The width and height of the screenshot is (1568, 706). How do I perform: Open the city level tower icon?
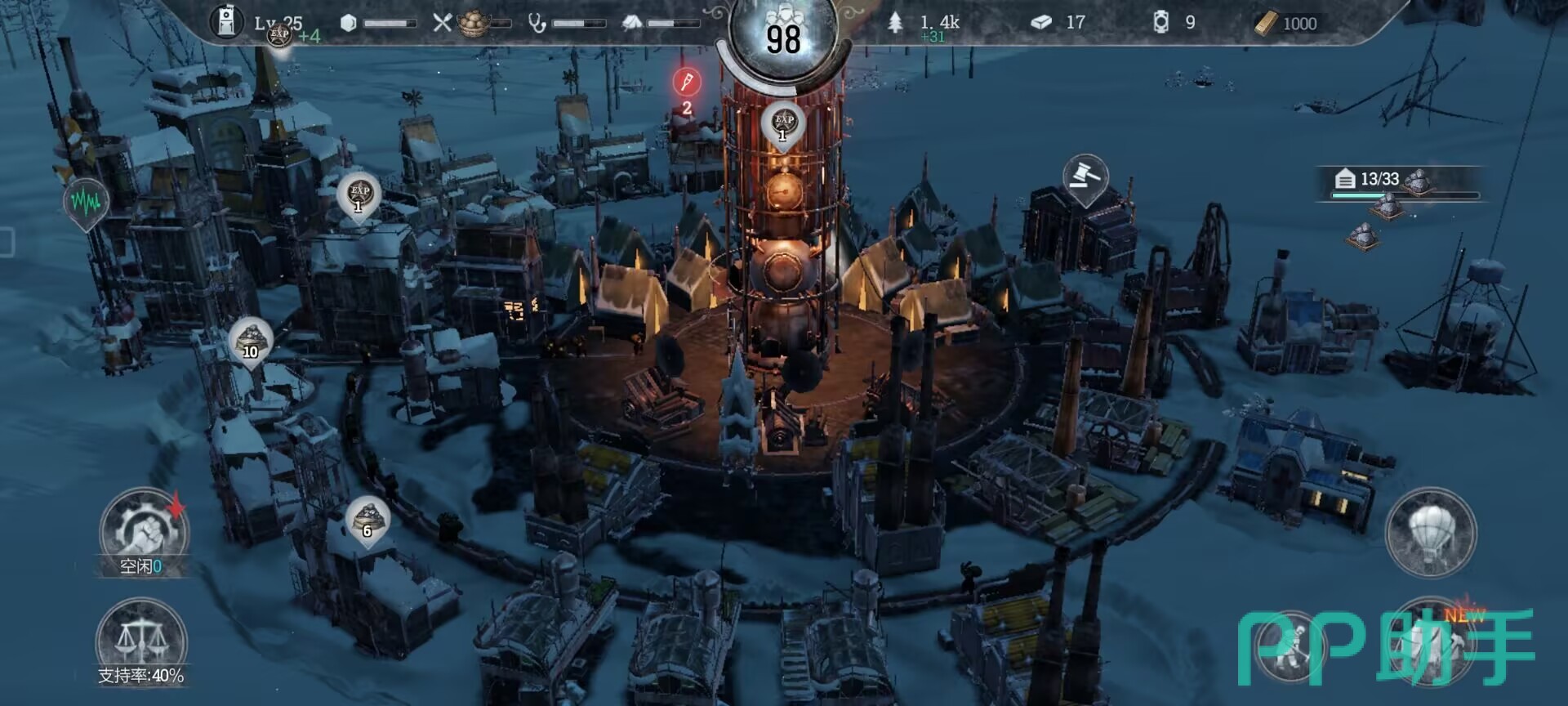tap(226, 22)
